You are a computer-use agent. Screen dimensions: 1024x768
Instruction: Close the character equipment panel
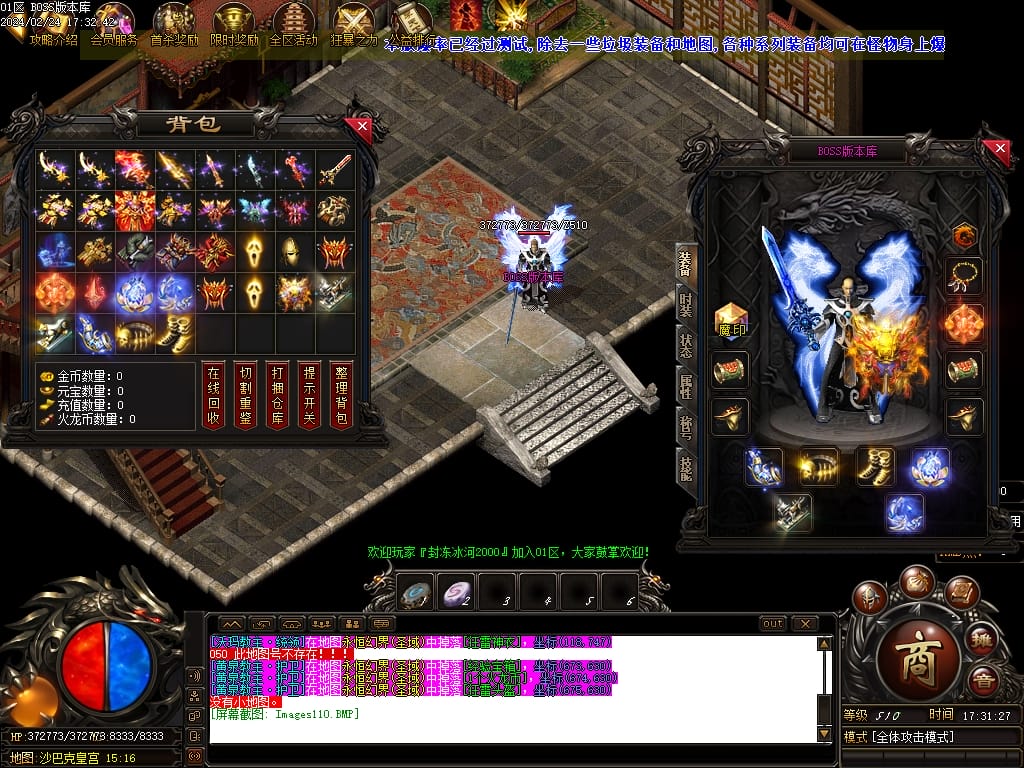[1000, 150]
